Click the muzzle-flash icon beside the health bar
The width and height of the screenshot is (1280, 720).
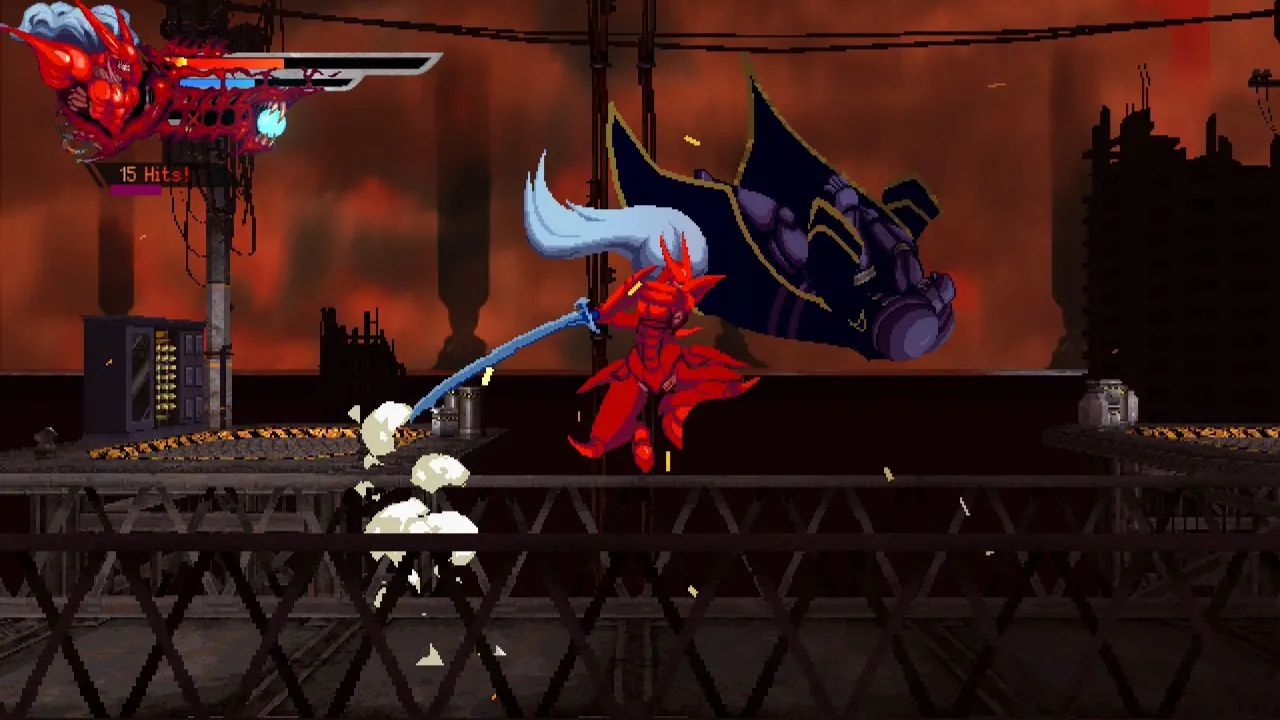click(181, 61)
